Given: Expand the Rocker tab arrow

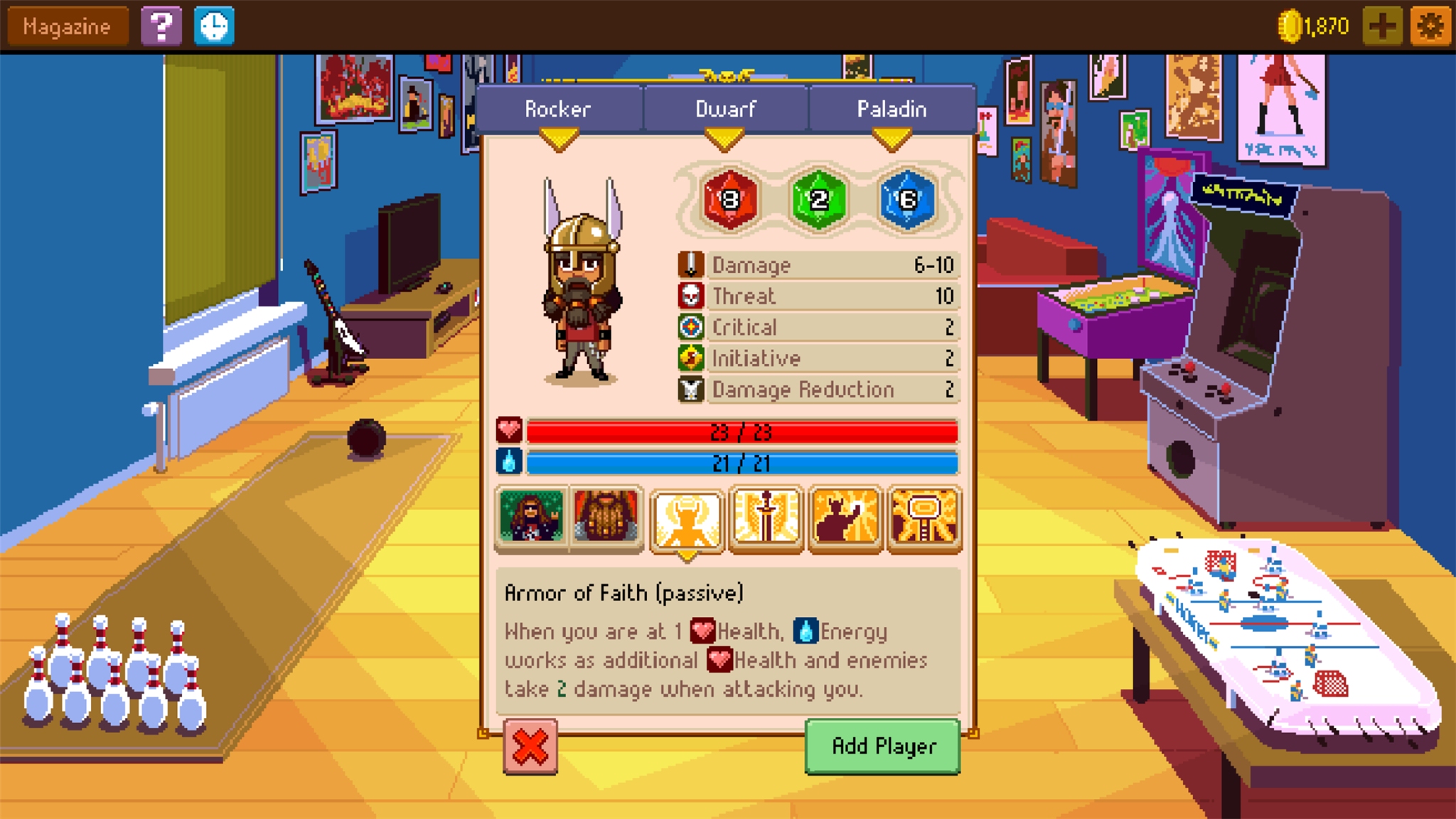Looking at the screenshot, I should (559, 139).
